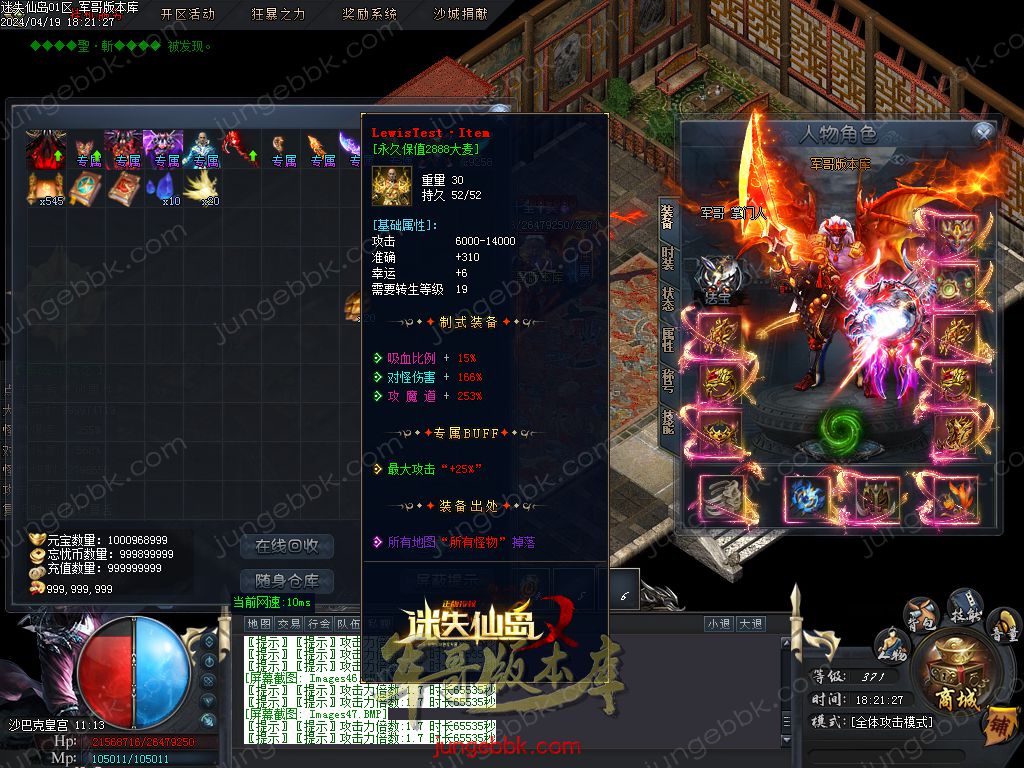Click the 大退 exit button
Screen dimensions: 1024x768
(x=751, y=623)
